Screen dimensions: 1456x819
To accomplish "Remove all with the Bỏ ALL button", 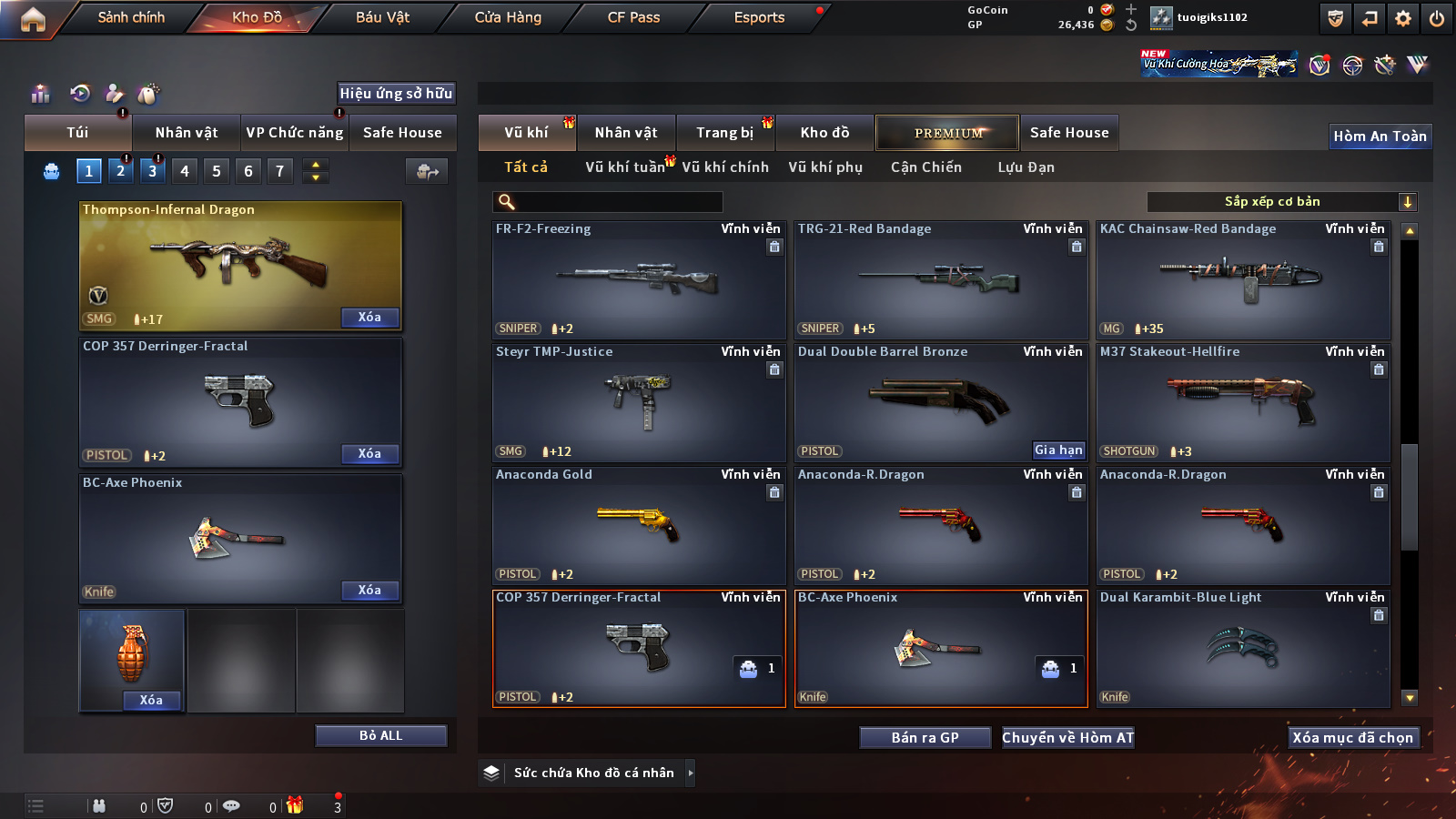I will (380, 735).
